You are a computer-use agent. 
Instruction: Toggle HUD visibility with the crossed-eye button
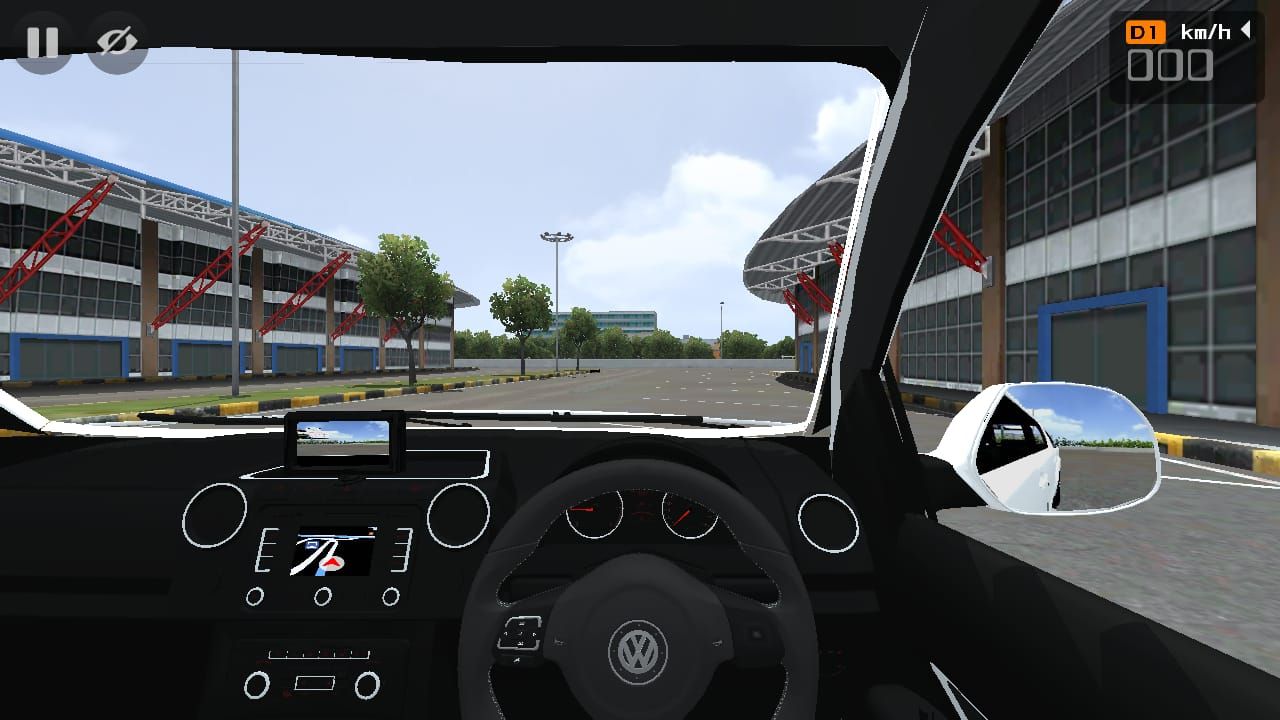(117, 41)
